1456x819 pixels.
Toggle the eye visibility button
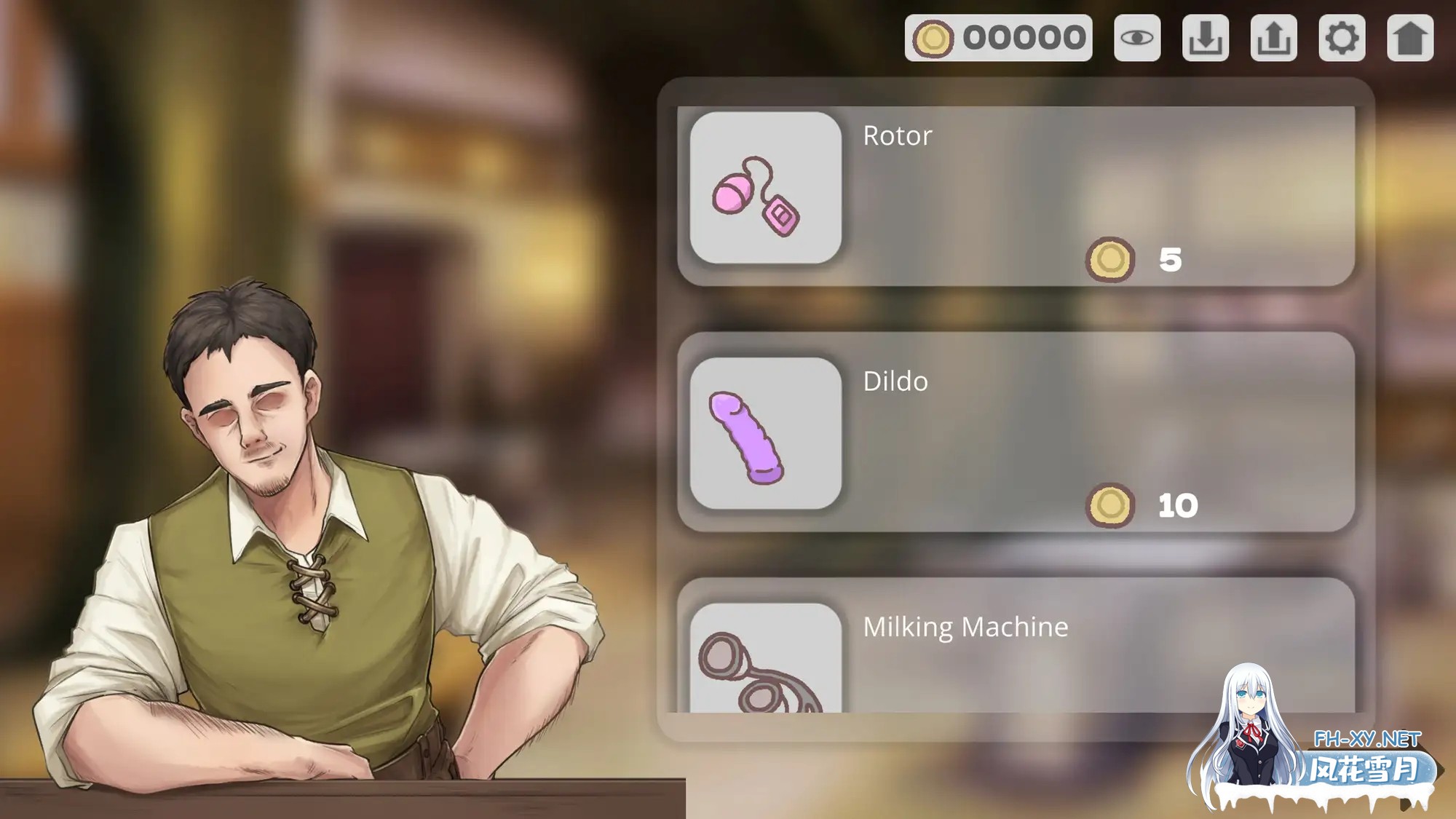[x=1136, y=38]
